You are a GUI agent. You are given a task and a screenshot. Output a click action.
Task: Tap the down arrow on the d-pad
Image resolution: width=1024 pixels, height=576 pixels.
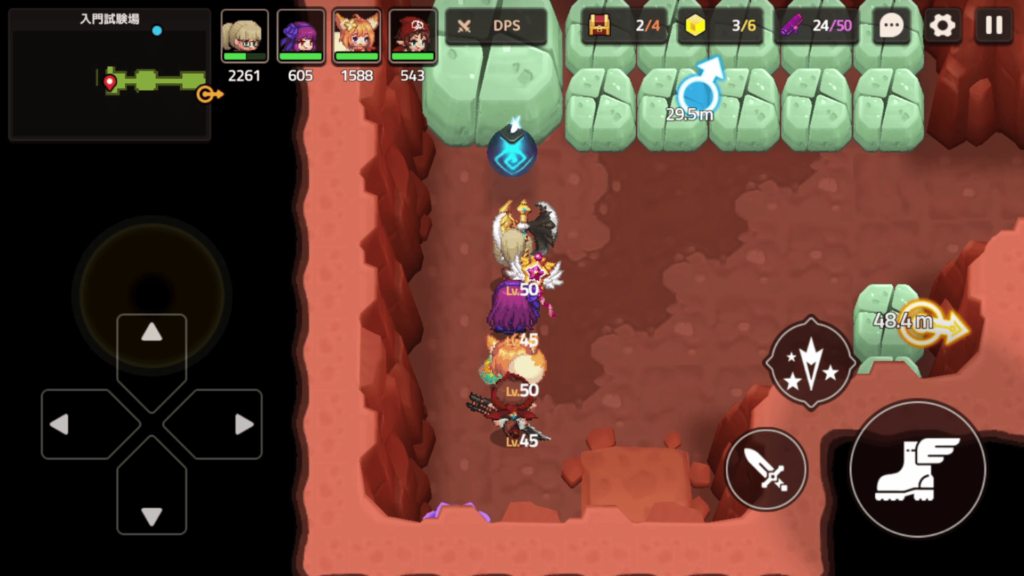[x=151, y=516]
